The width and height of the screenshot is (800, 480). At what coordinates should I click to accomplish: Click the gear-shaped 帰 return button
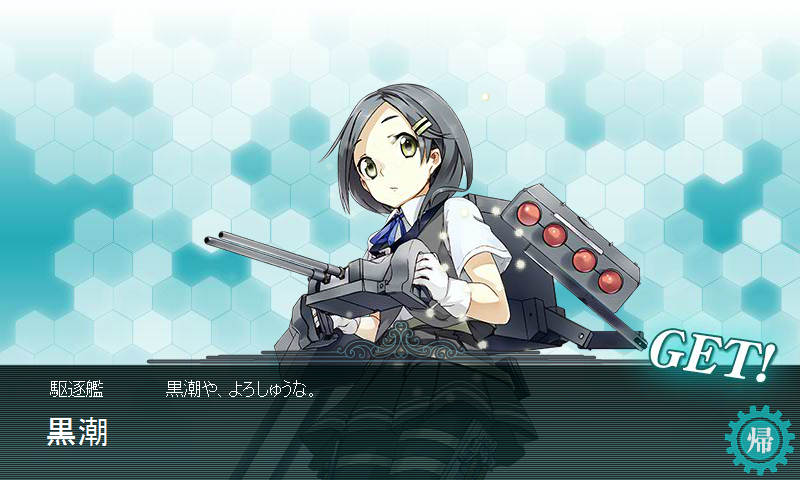pyautogui.click(x=757, y=439)
